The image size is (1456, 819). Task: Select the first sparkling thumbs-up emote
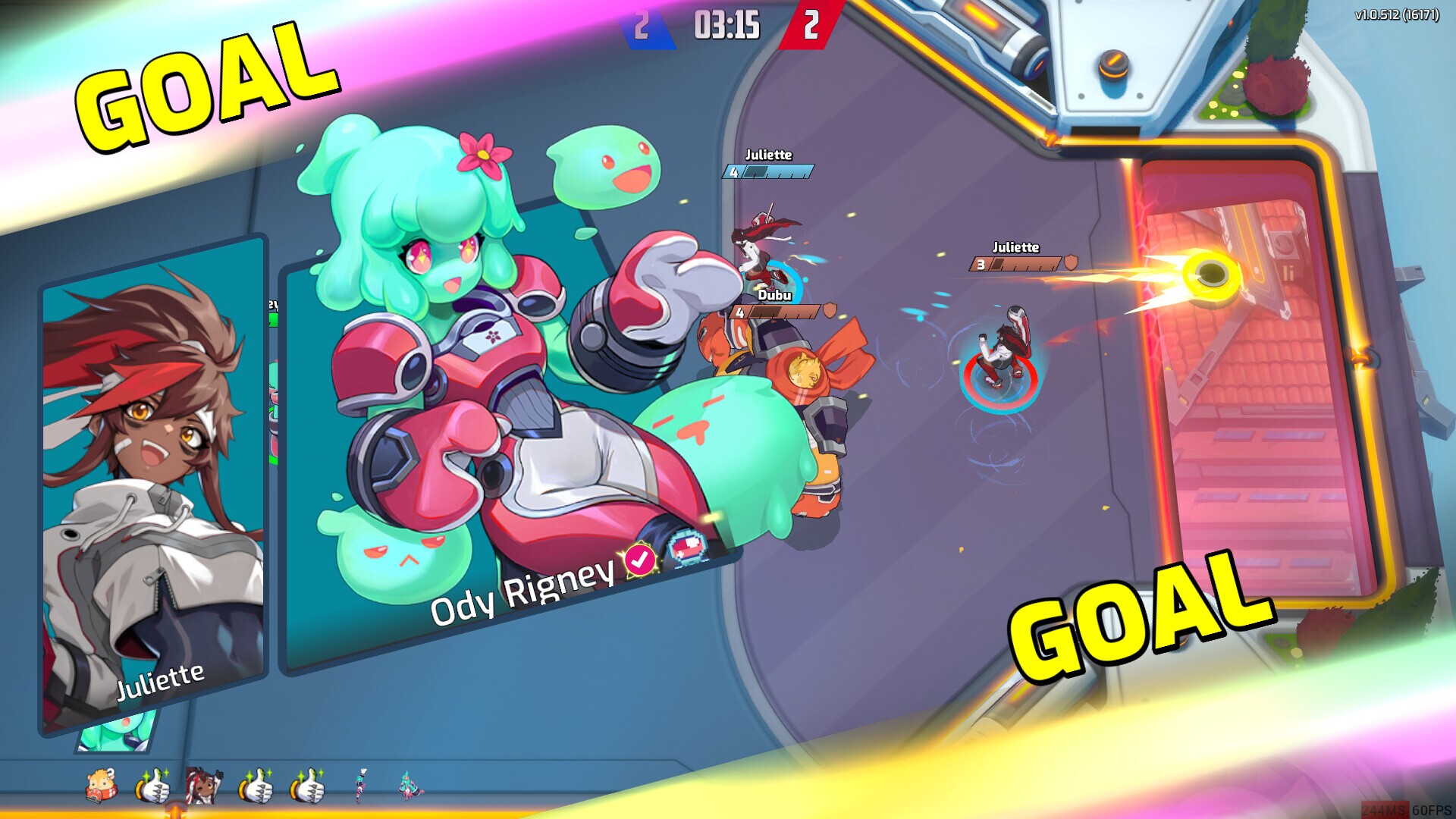[154, 787]
